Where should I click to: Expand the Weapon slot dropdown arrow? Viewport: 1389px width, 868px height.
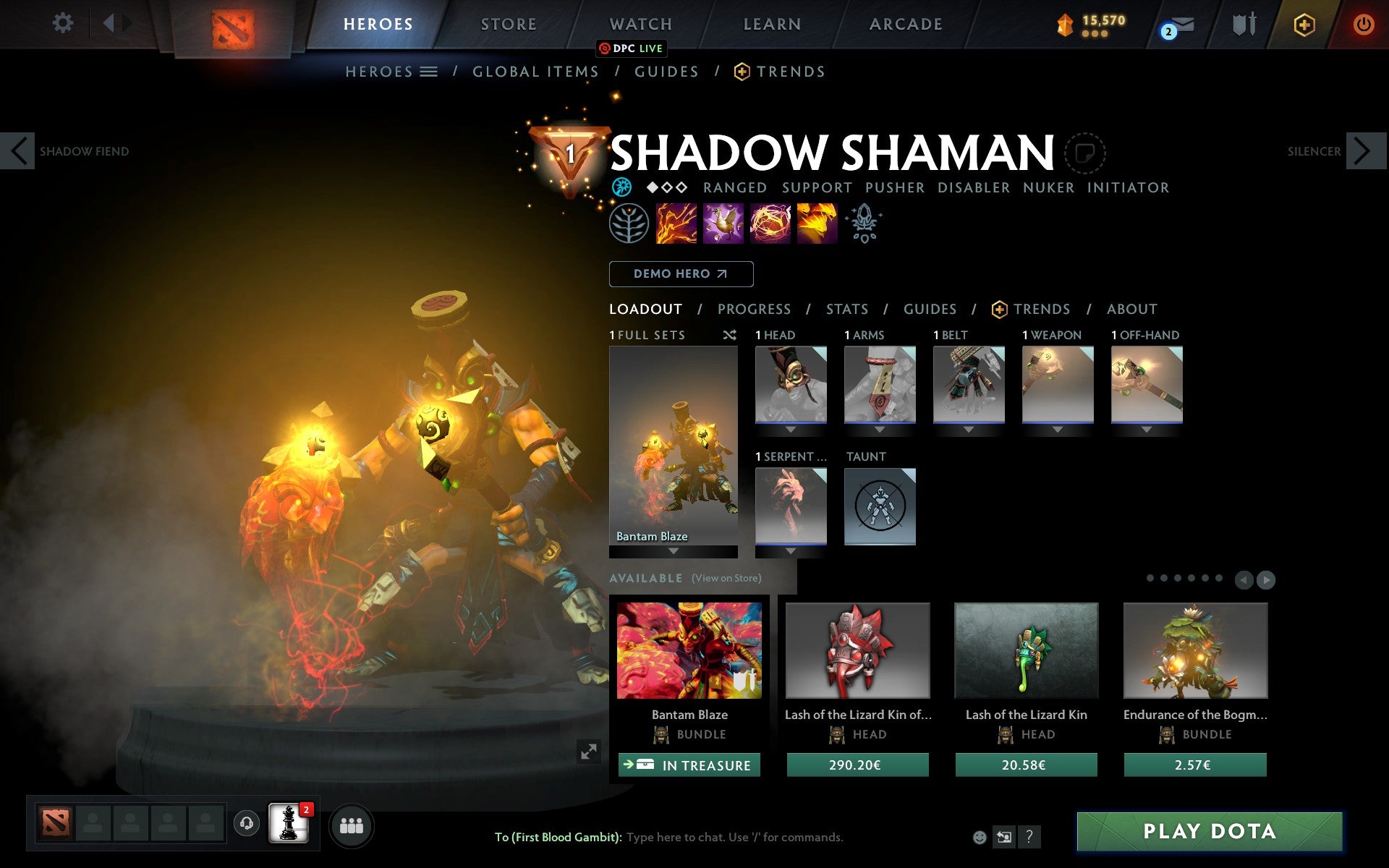pyautogui.click(x=1058, y=428)
